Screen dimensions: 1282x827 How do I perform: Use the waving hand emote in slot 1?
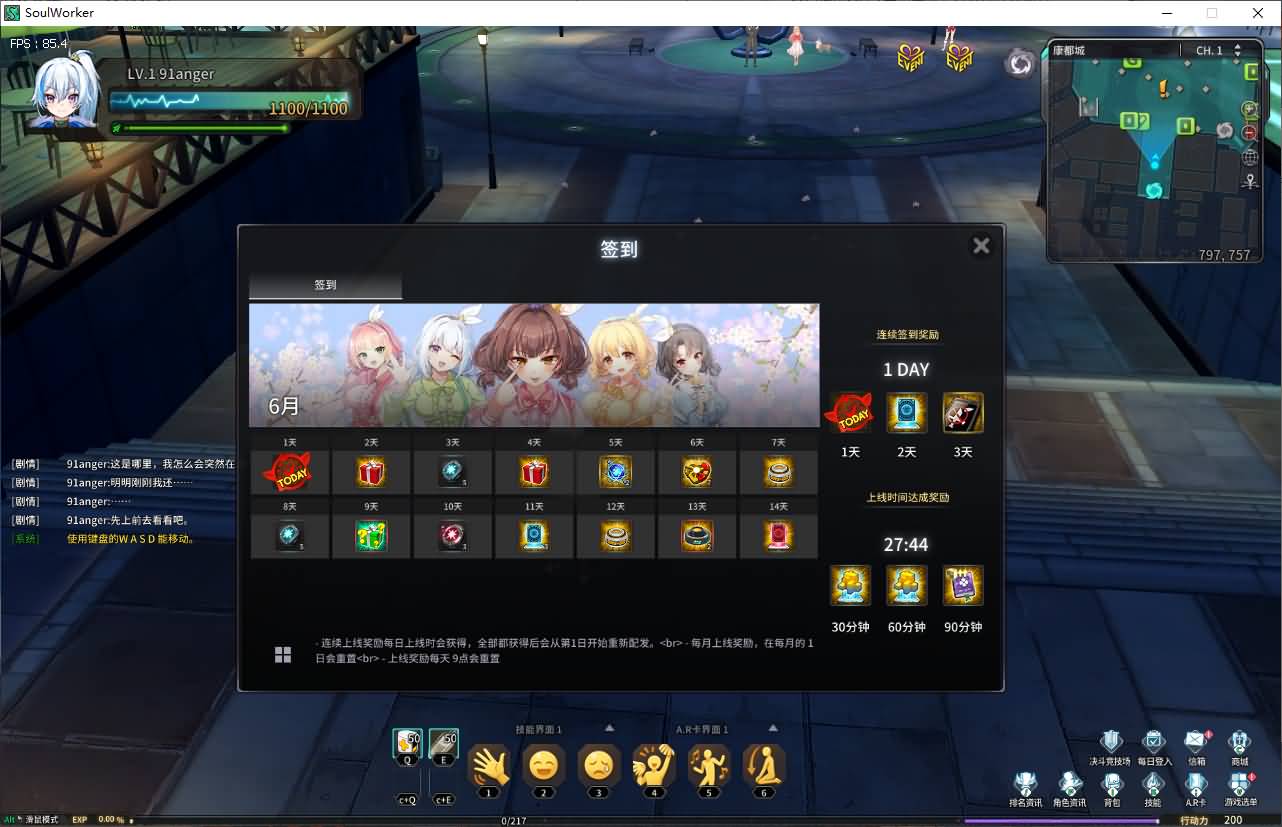point(489,765)
